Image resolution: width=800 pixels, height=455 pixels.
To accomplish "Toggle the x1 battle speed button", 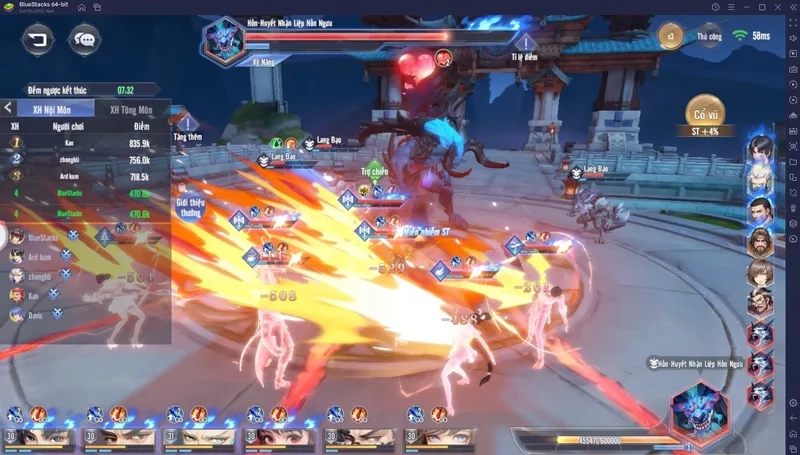I will tap(671, 36).
